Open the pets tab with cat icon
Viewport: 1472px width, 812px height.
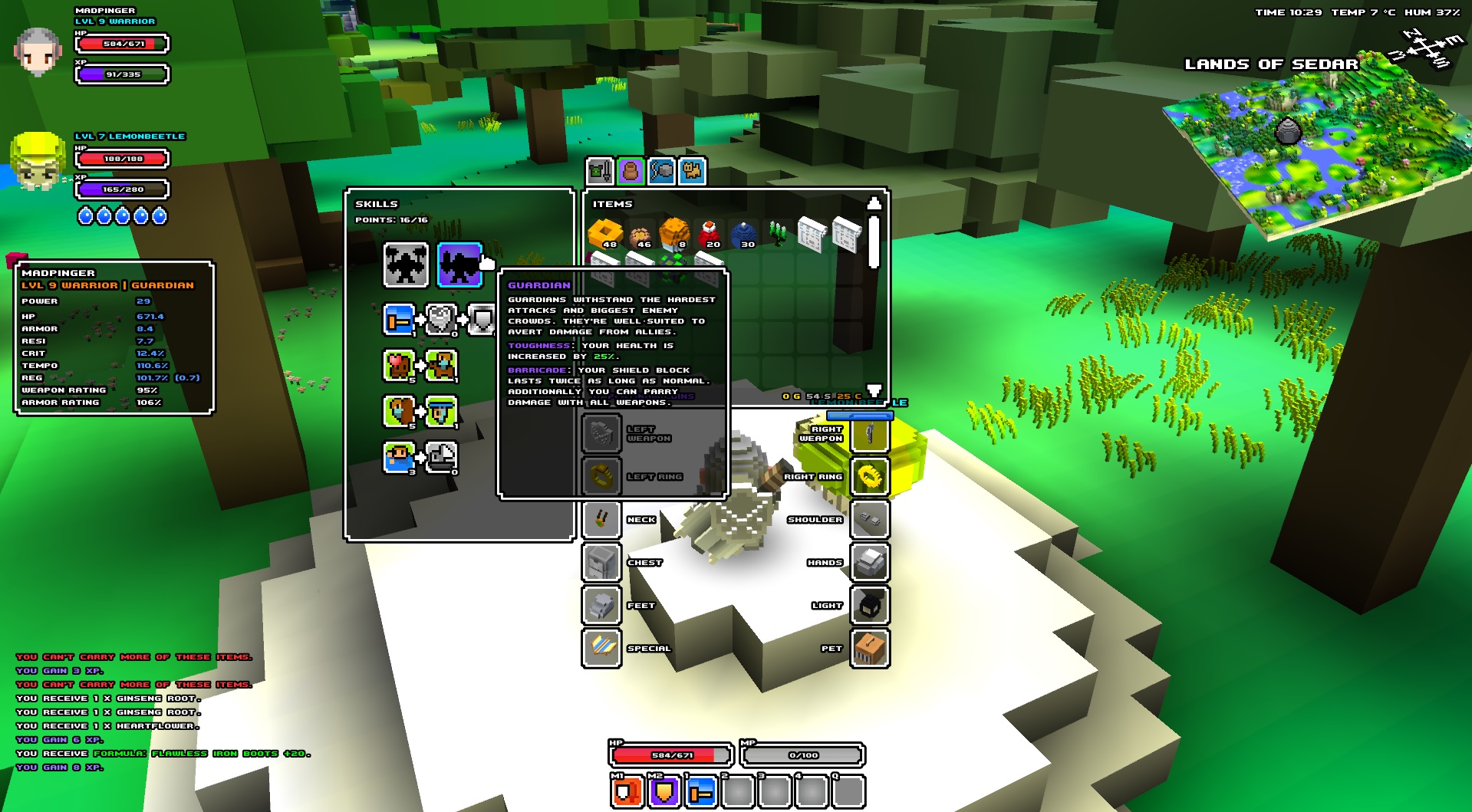pos(692,170)
